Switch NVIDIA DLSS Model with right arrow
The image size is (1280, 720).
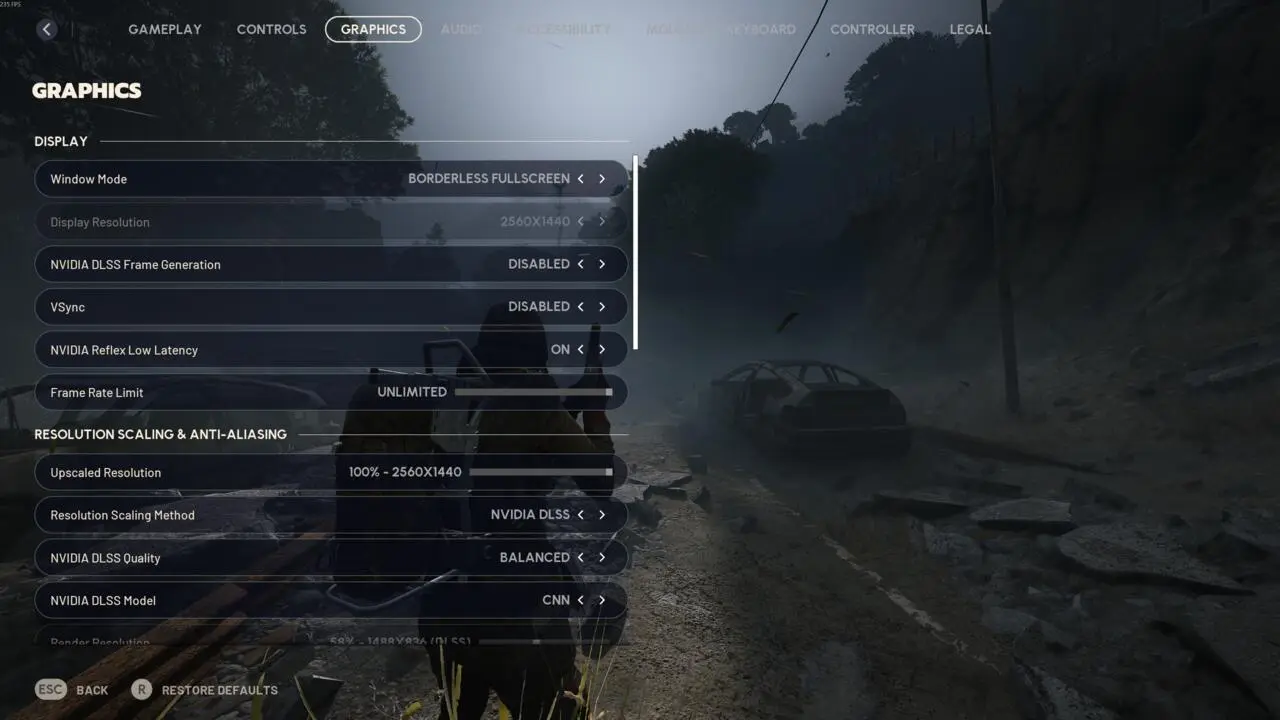[602, 600]
